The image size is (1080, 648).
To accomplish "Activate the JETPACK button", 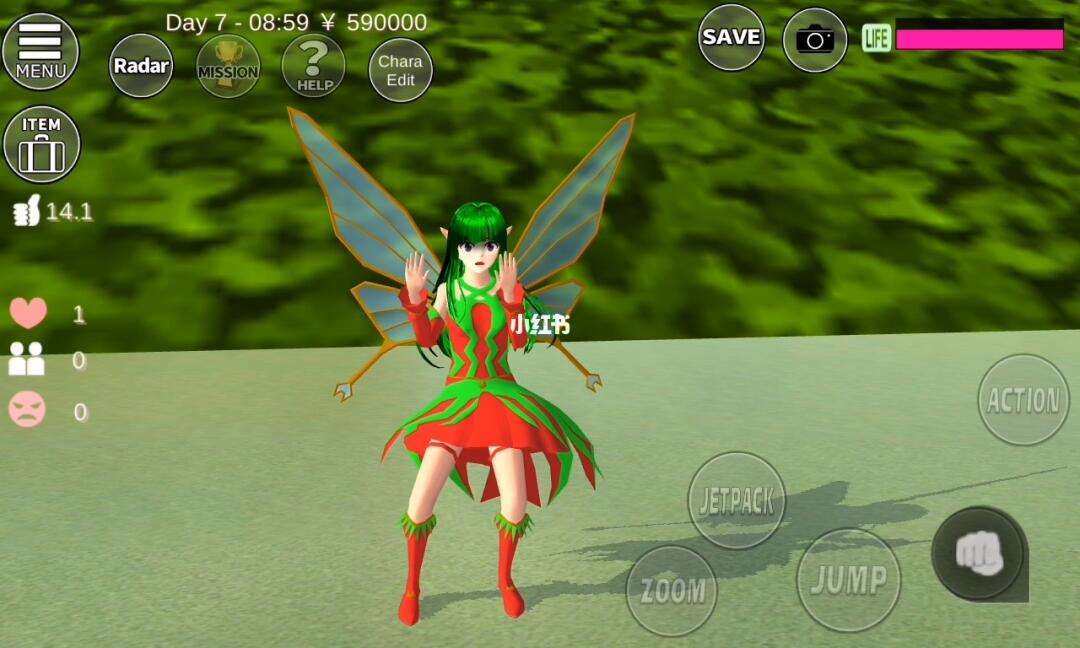I will coord(737,500).
